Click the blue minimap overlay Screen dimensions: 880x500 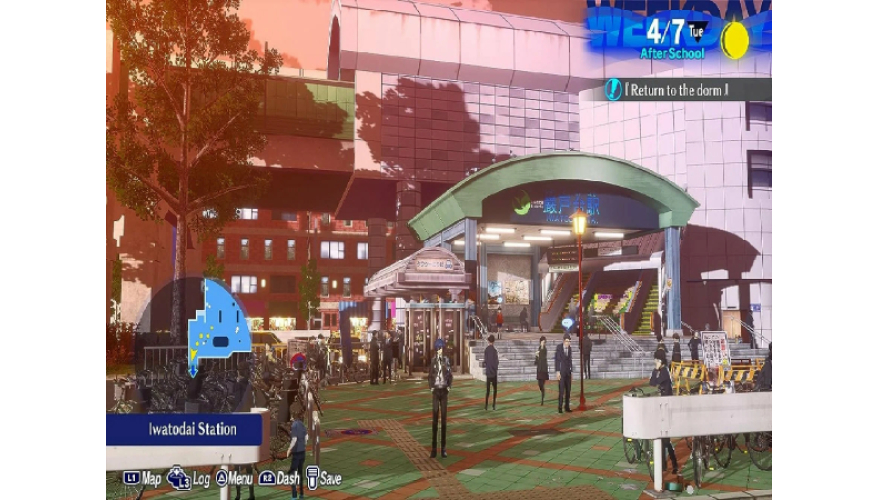(218, 322)
